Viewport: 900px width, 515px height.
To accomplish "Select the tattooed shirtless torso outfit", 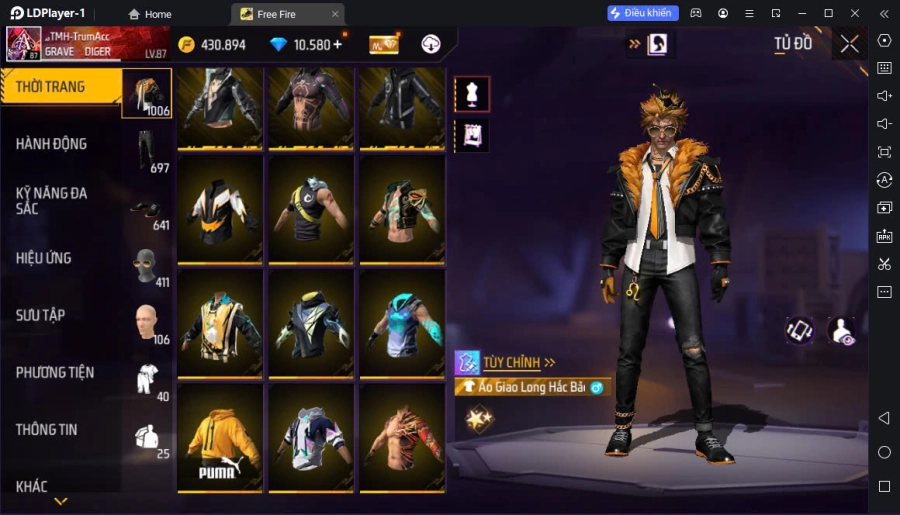I will (x=402, y=437).
